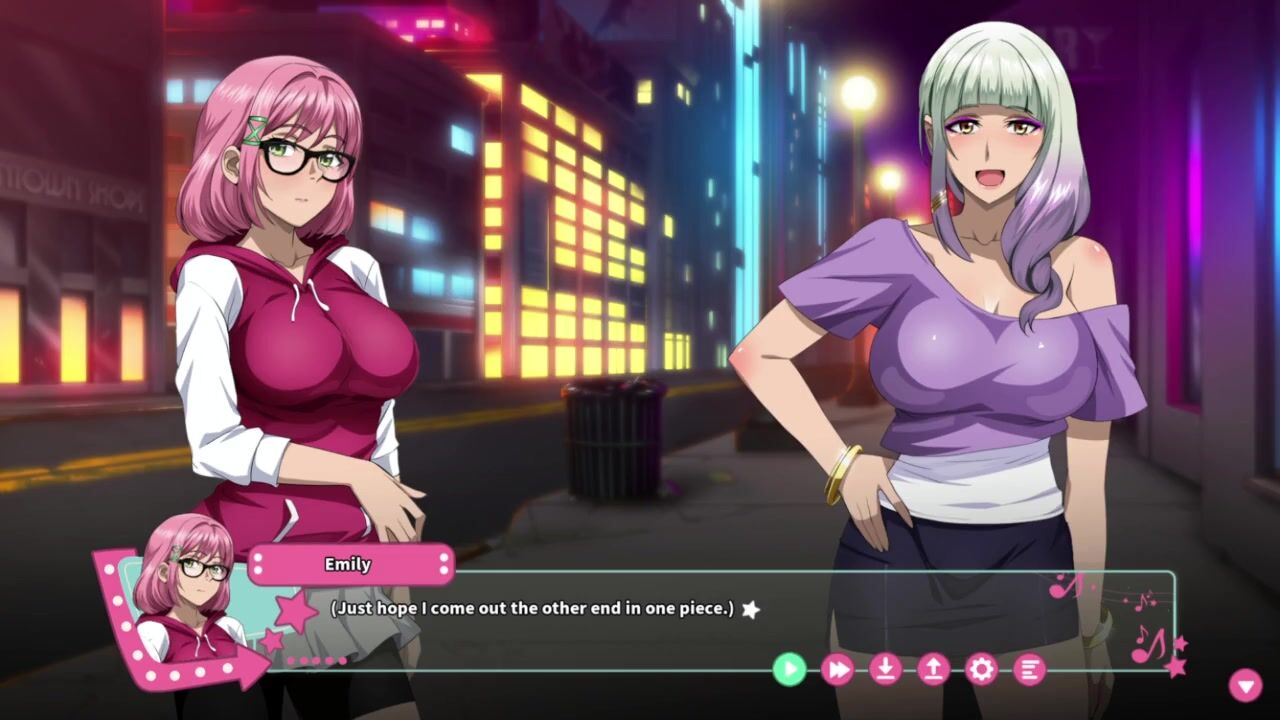Viewport: 1280px width, 720px height.
Task: Open the save menu via download-arrow icon
Action: pyautogui.click(x=885, y=669)
